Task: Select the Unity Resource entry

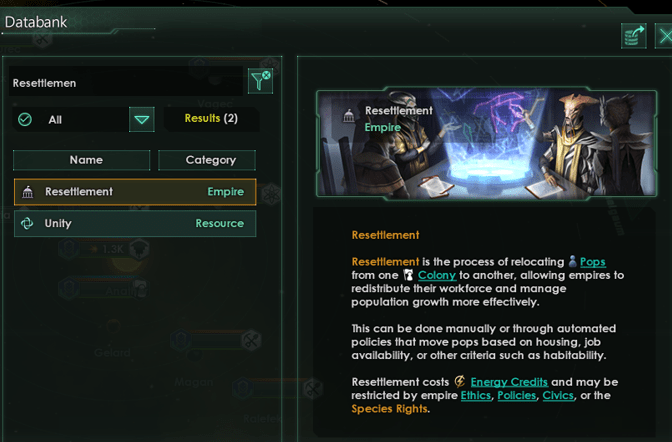Action: [x=135, y=224]
